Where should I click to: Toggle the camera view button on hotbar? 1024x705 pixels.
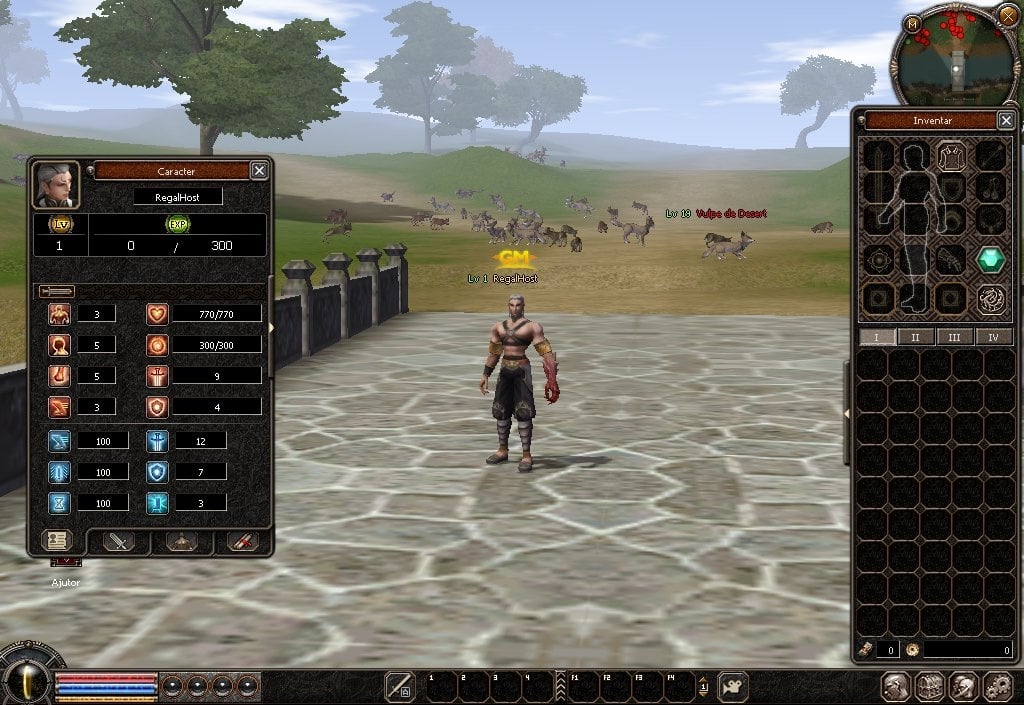(x=732, y=686)
